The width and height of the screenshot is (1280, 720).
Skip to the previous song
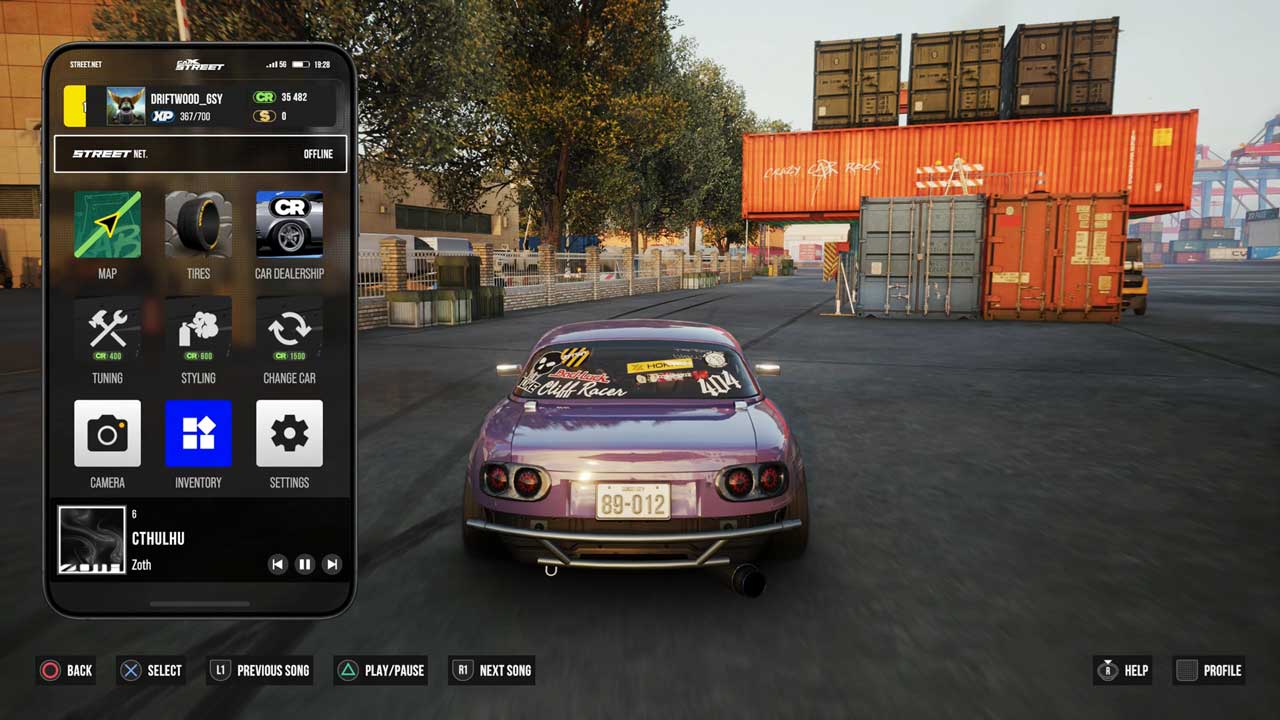[278, 565]
